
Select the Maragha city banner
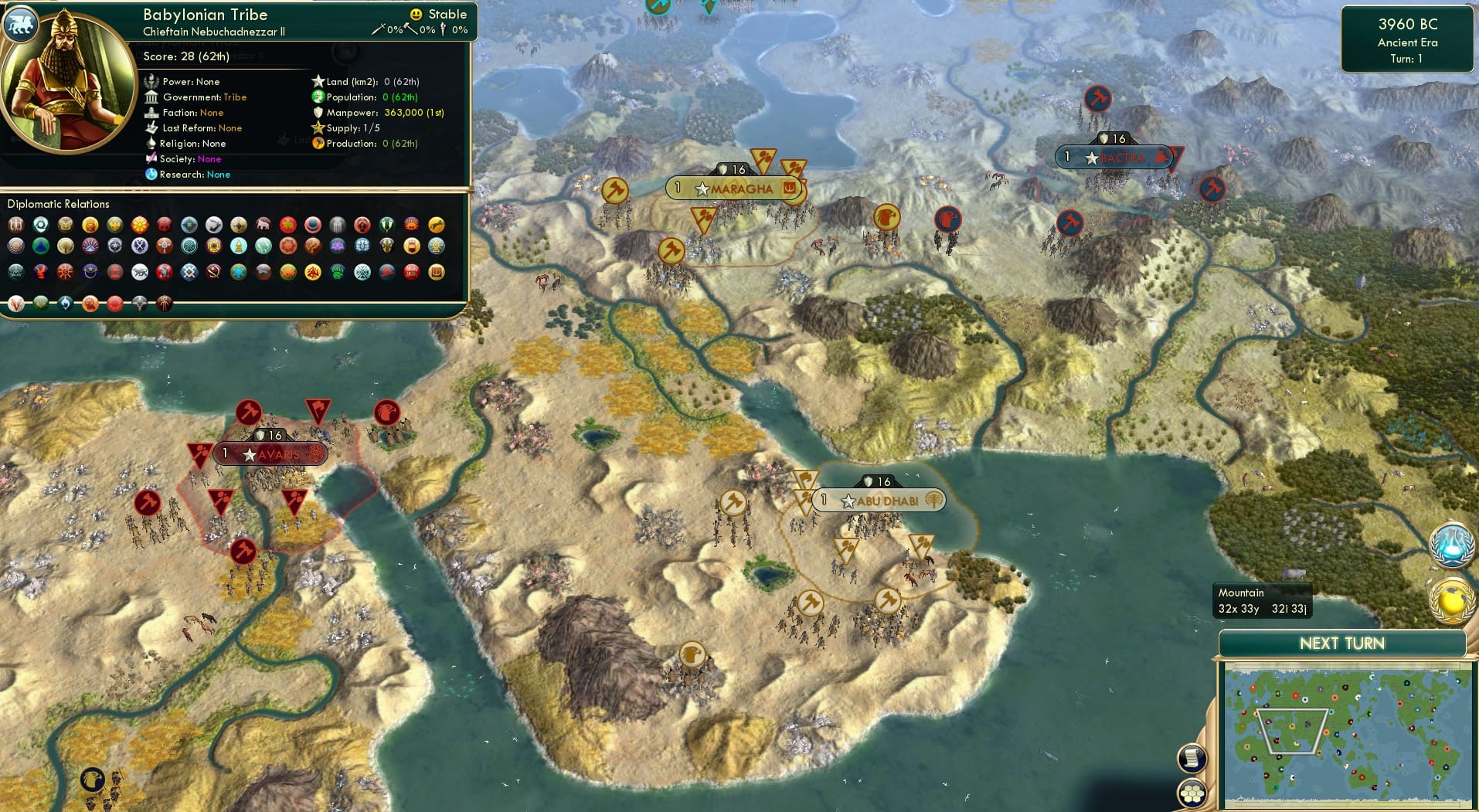point(734,187)
